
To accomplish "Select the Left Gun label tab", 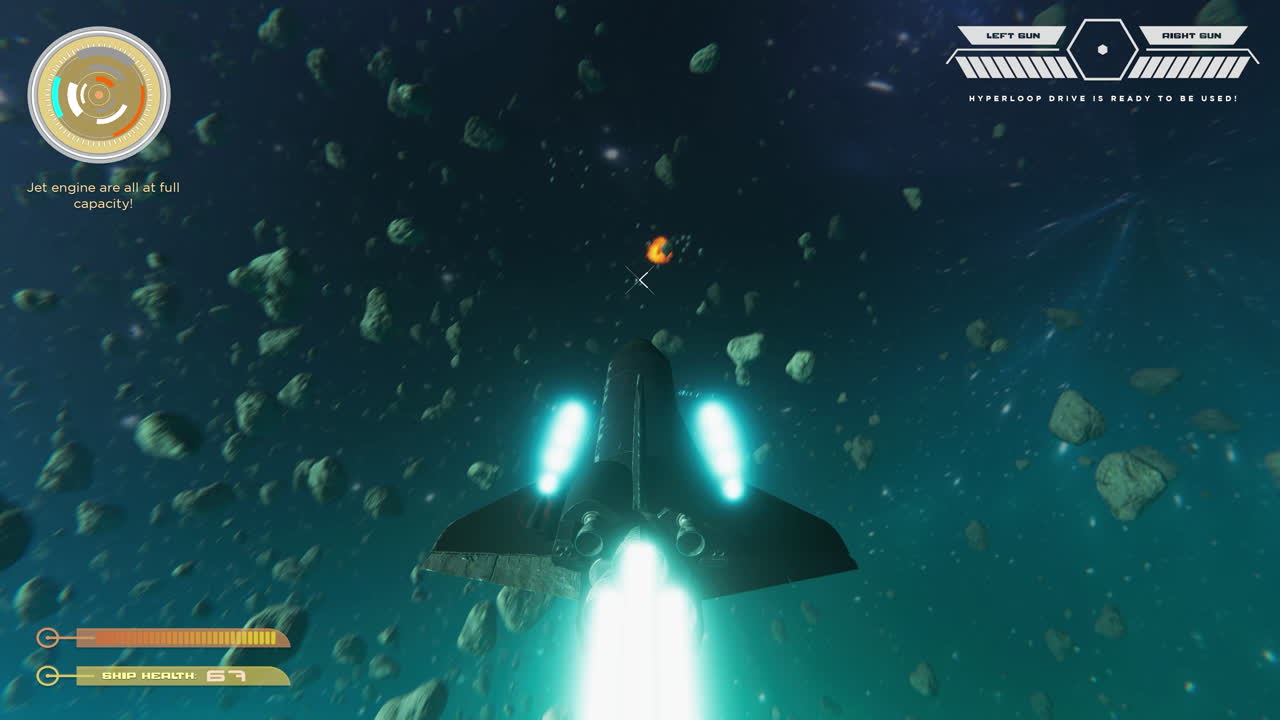I will (1013, 36).
